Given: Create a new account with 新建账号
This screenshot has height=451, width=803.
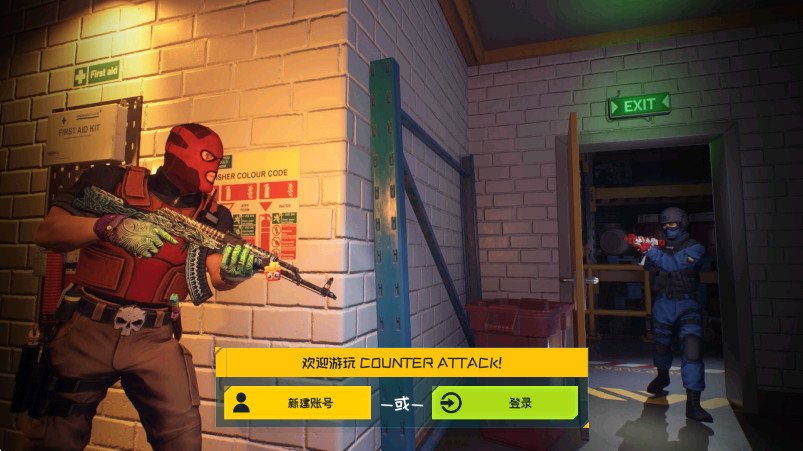Looking at the screenshot, I should (x=297, y=403).
